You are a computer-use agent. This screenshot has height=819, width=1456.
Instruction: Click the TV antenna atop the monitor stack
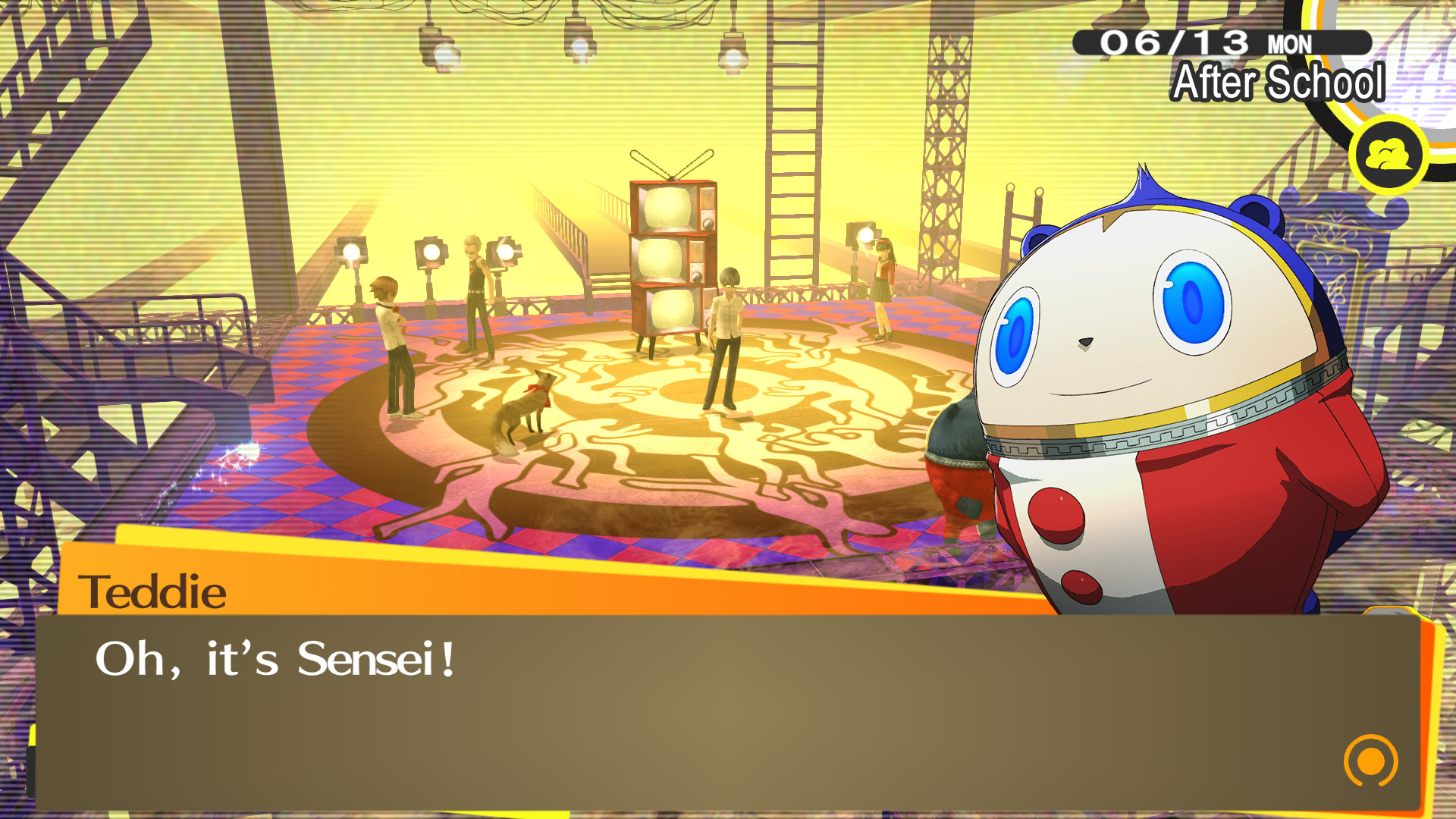click(x=671, y=163)
